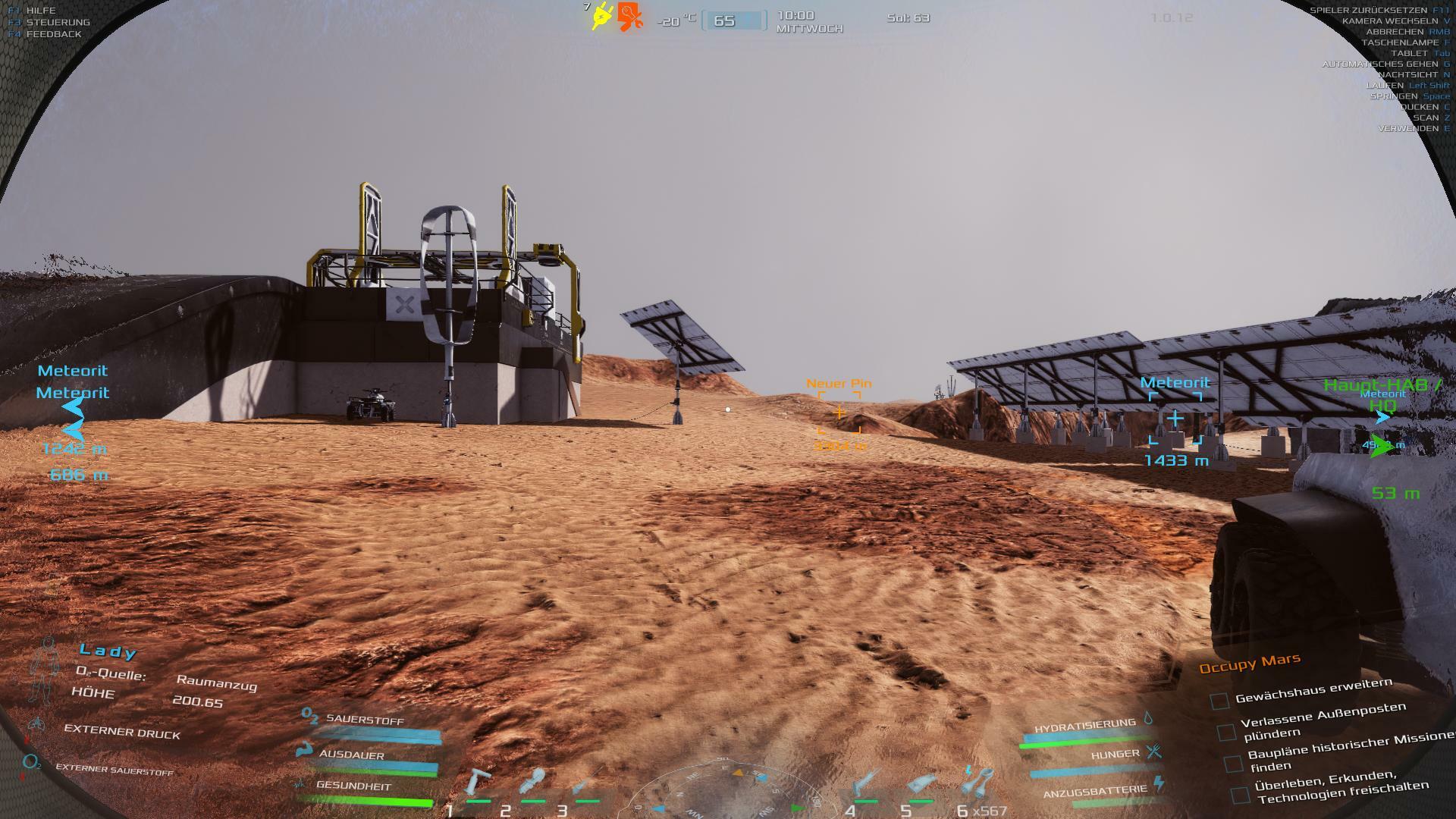Tick the Verlassene Außenposten plündern checkbox
Screen dimensions: 1456x819
[1225, 732]
